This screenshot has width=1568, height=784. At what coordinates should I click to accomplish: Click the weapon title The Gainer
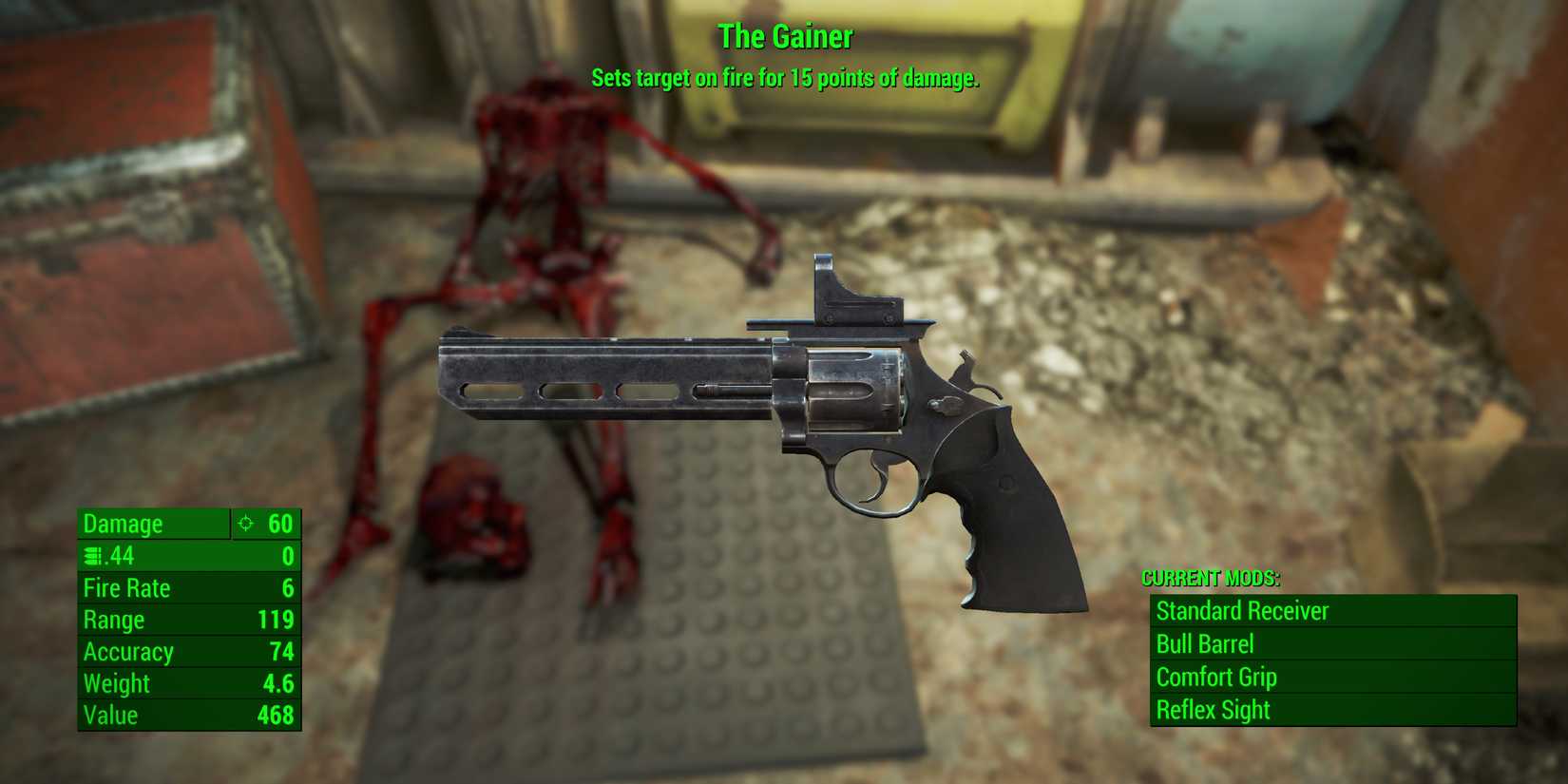click(786, 36)
